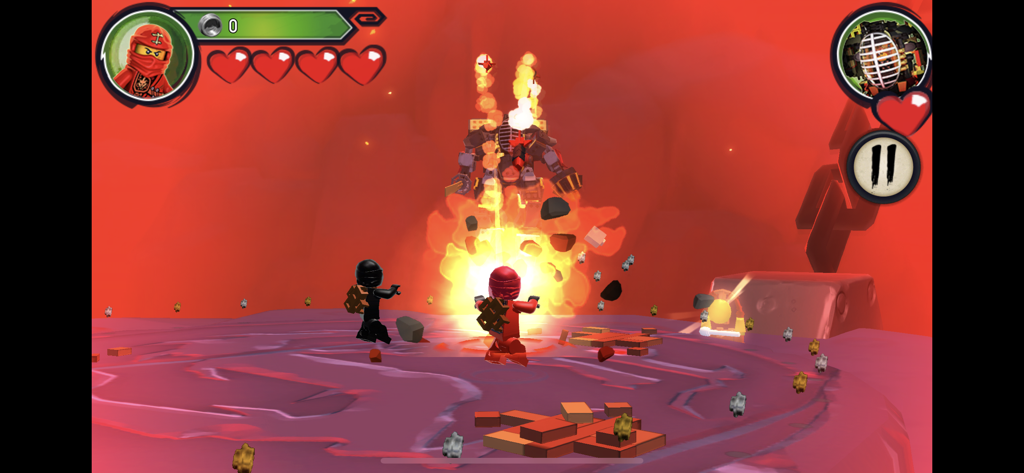This screenshot has width=1024, height=473.
Task: Tap the red ninja character portrait
Action: click(x=147, y=56)
